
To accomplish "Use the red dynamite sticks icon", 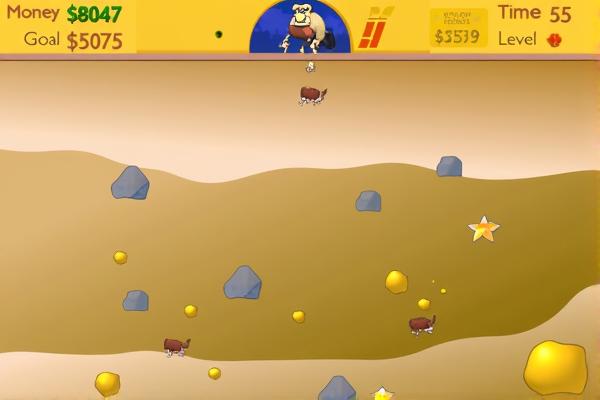I will pos(374,28).
